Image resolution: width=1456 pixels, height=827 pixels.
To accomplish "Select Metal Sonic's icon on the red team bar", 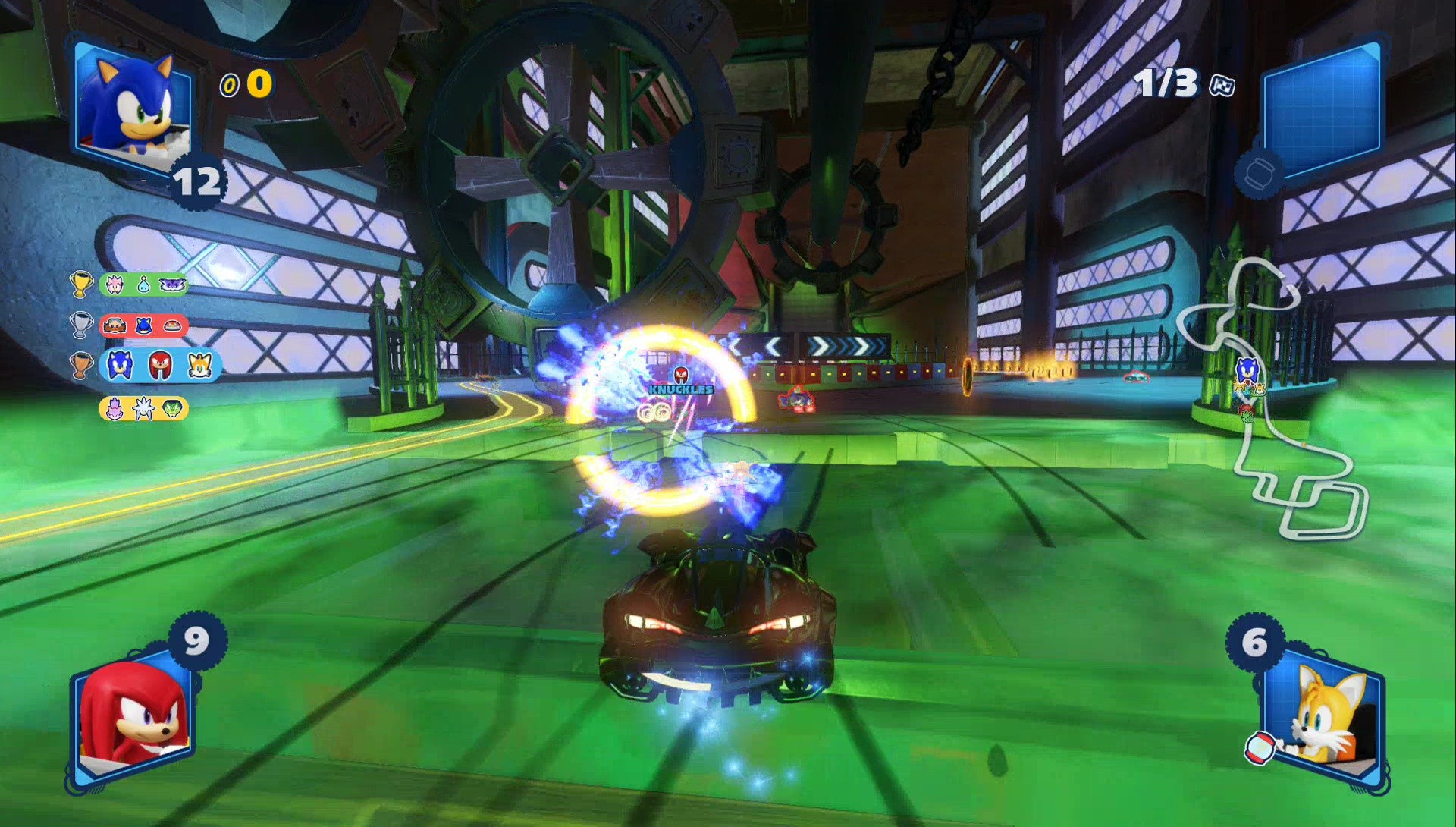I will (x=143, y=325).
